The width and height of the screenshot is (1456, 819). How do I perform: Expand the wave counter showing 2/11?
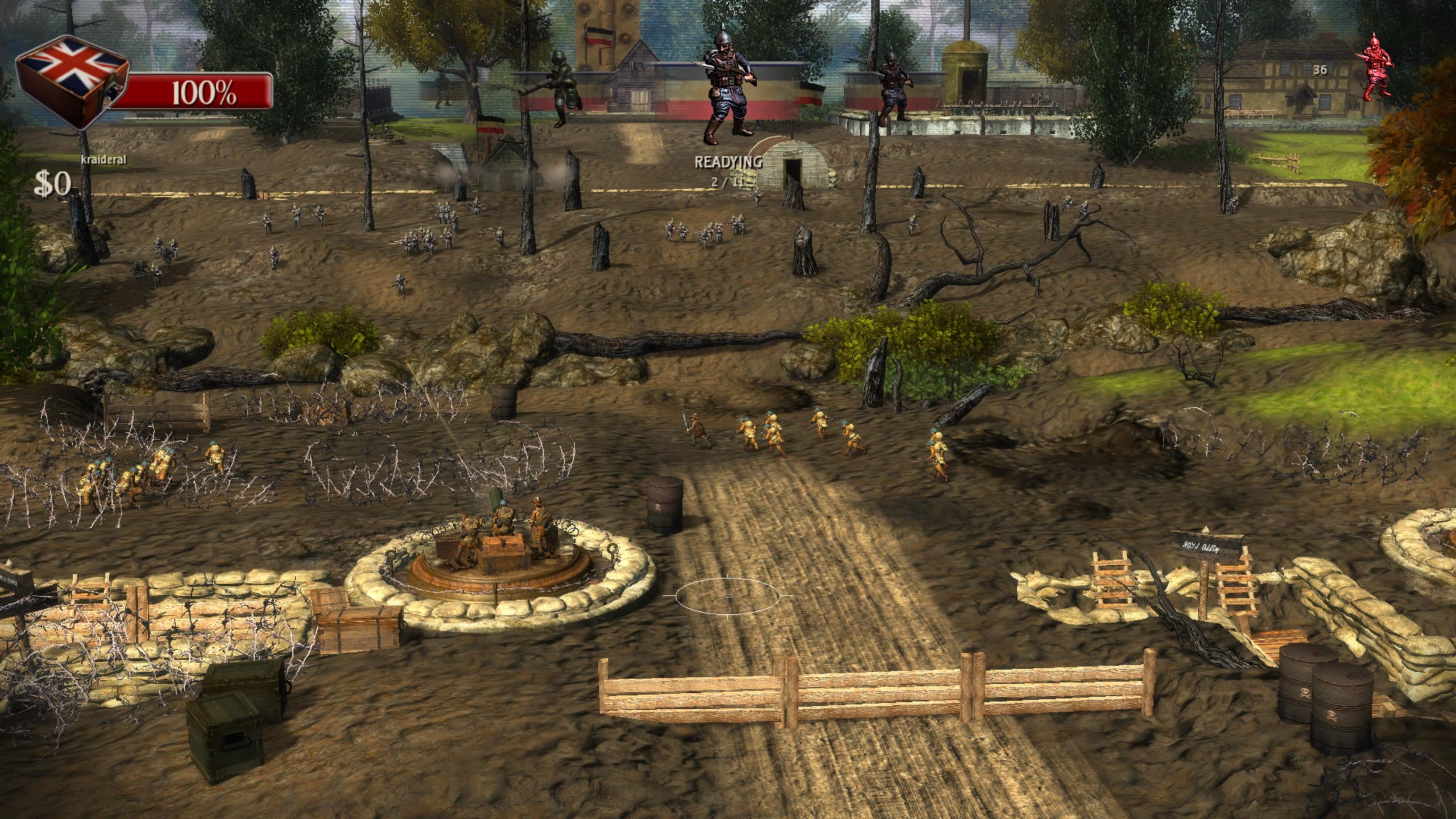pyautogui.click(x=727, y=183)
